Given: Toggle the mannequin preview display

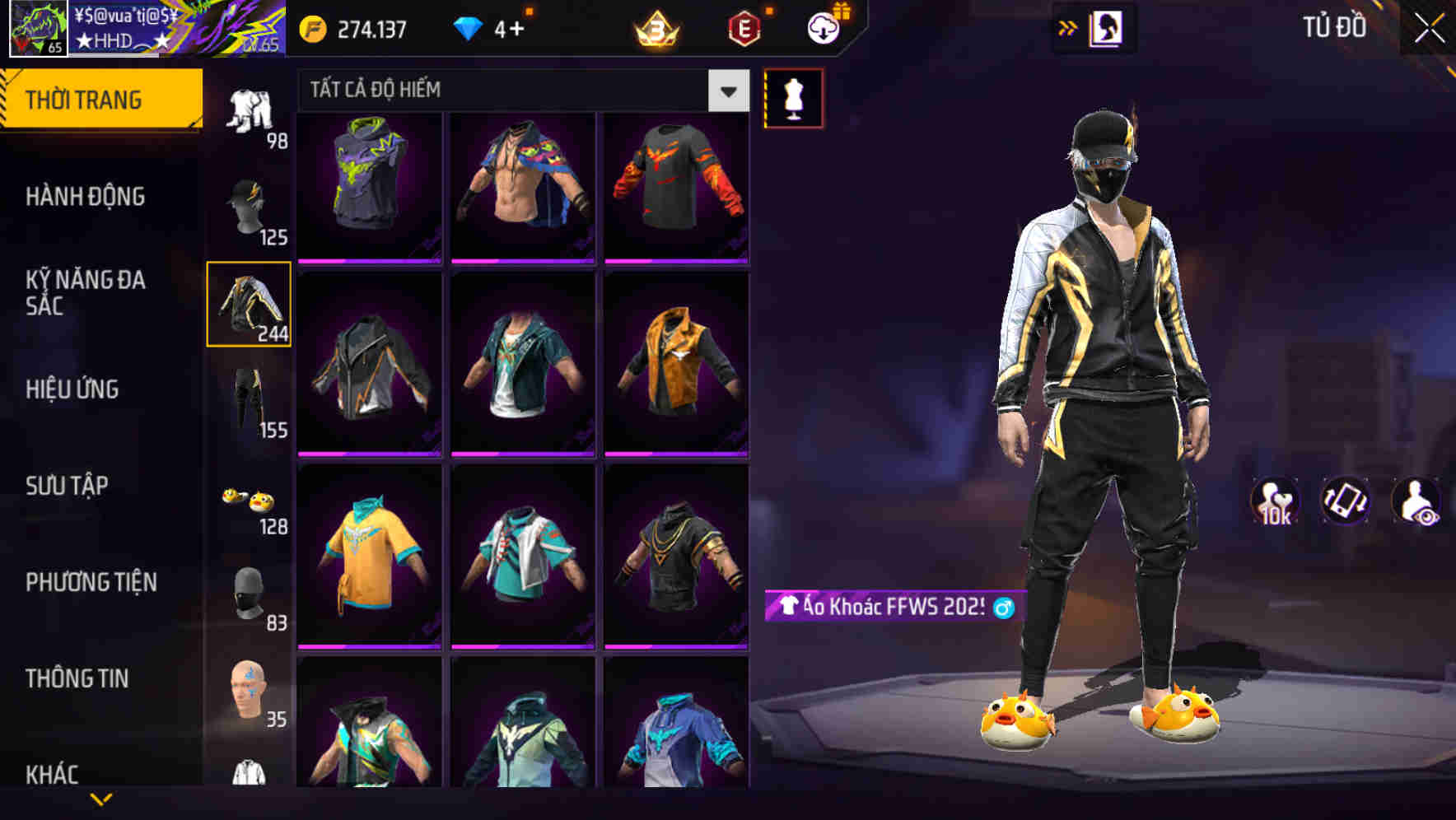Looking at the screenshot, I should coord(793,97).
